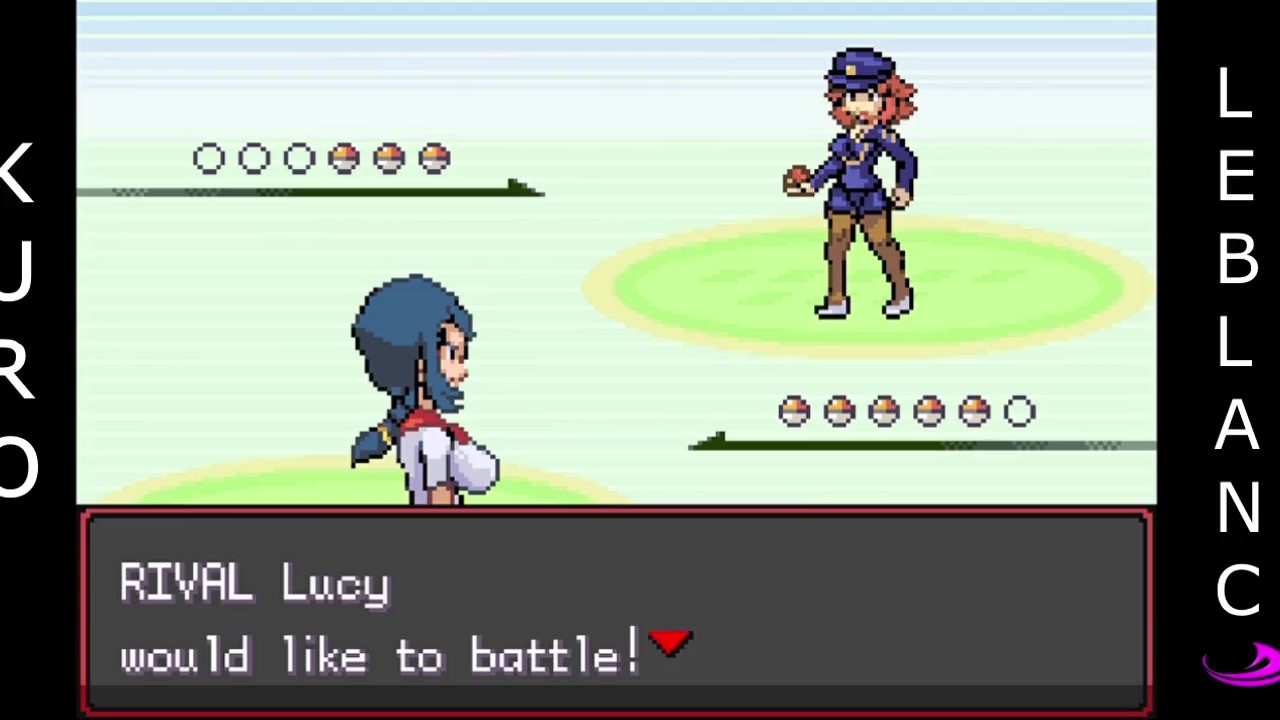Select the empty Poké ball in the player's lineup
1280x720 pixels.
pyautogui.click(x=1018, y=411)
